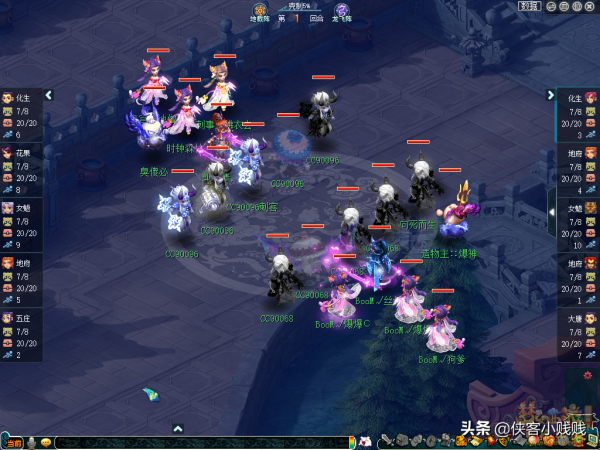This screenshot has width=600, height=450.
Task: Click the 龙飞阵 formation icon
Action: pos(342,10)
